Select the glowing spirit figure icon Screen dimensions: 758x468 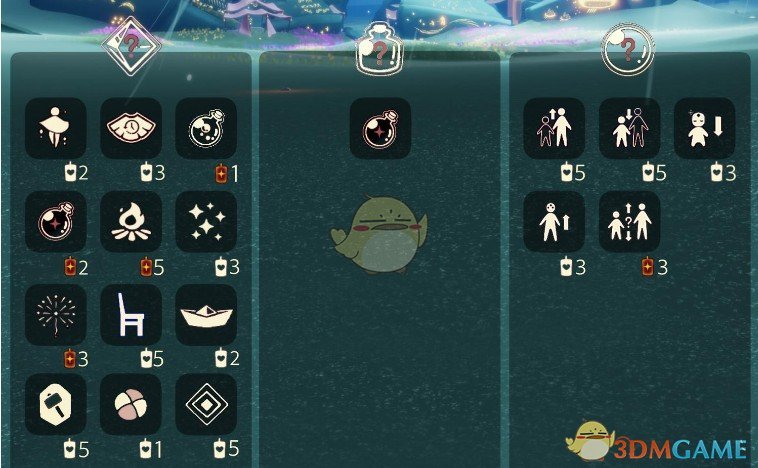[x=56, y=128]
